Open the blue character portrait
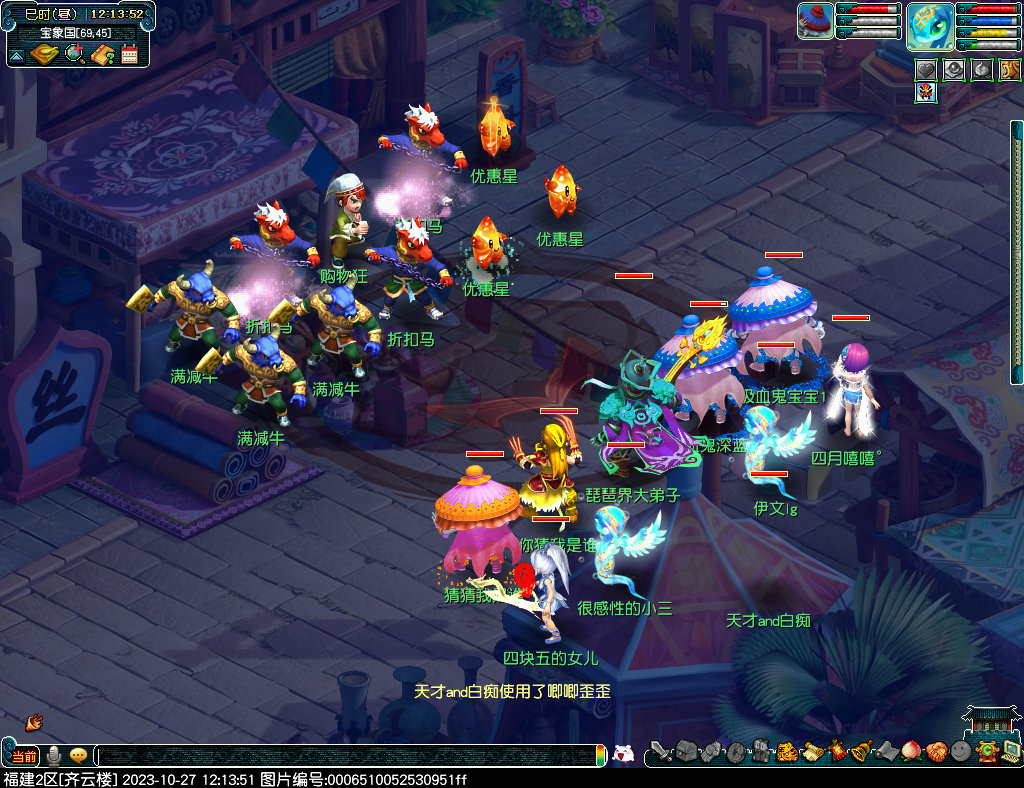The height and width of the screenshot is (788, 1024). pos(929,27)
